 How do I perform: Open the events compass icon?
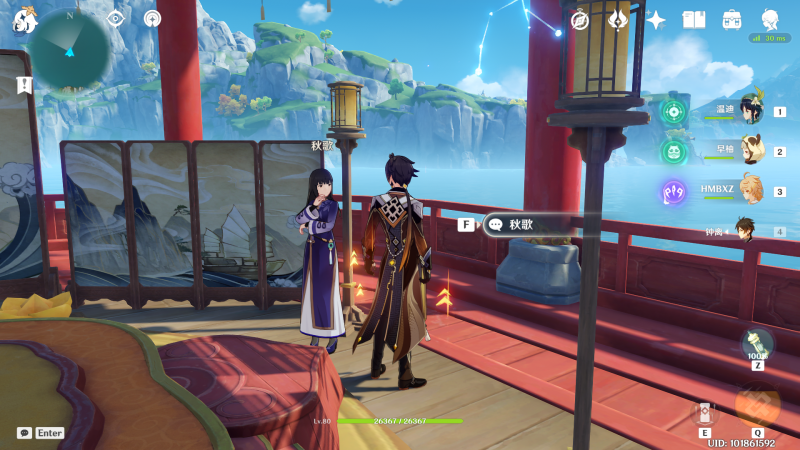(x=580, y=19)
